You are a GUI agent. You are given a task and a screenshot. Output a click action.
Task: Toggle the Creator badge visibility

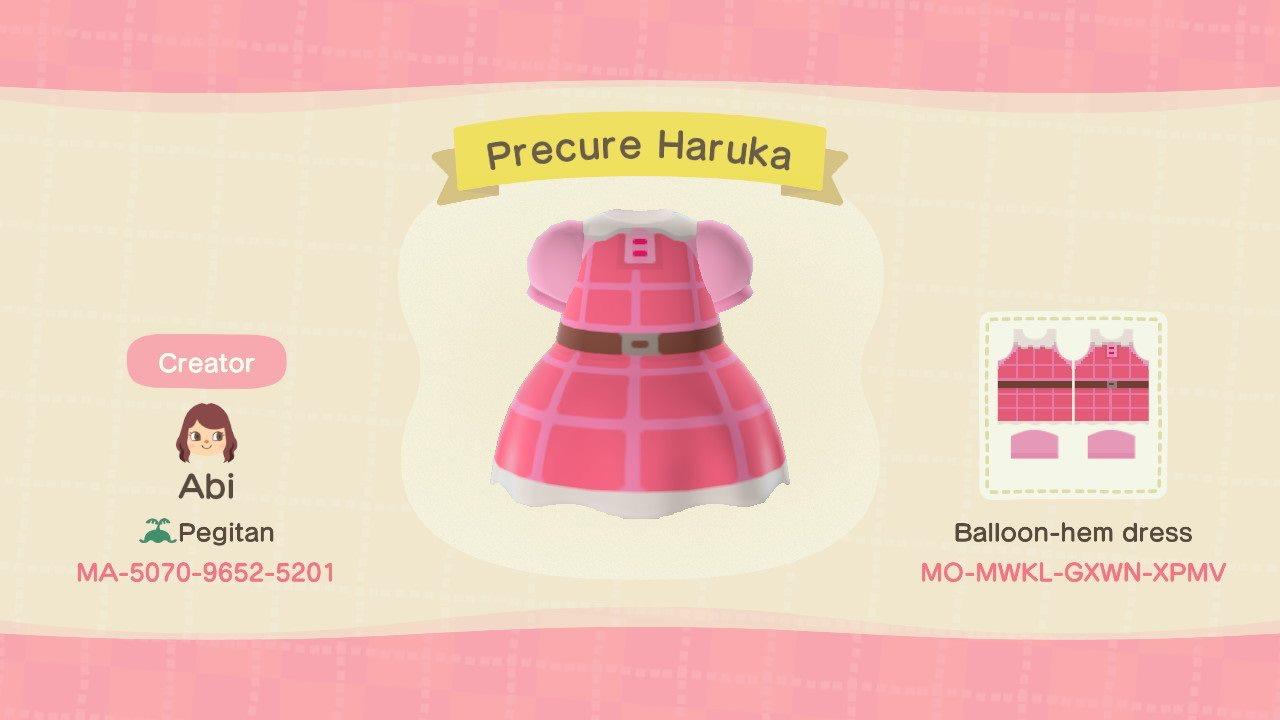[205, 362]
